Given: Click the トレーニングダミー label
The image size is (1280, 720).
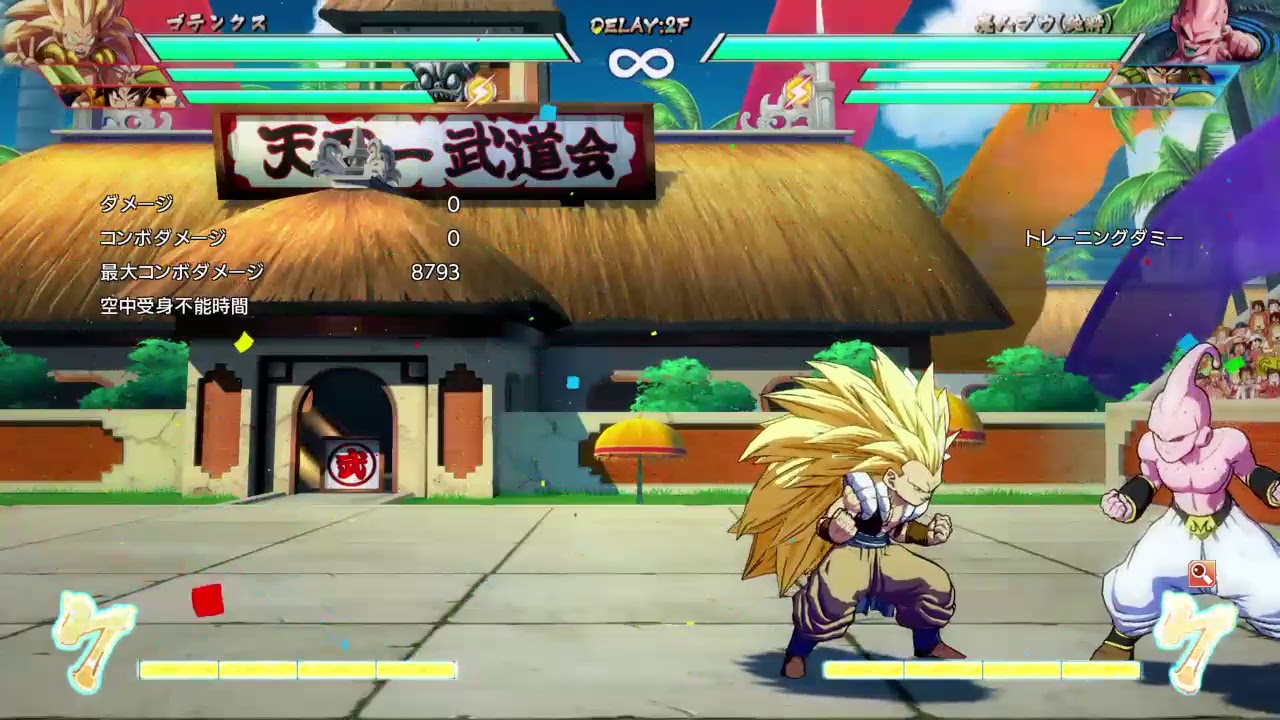Looking at the screenshot, I should point(1104,237).
